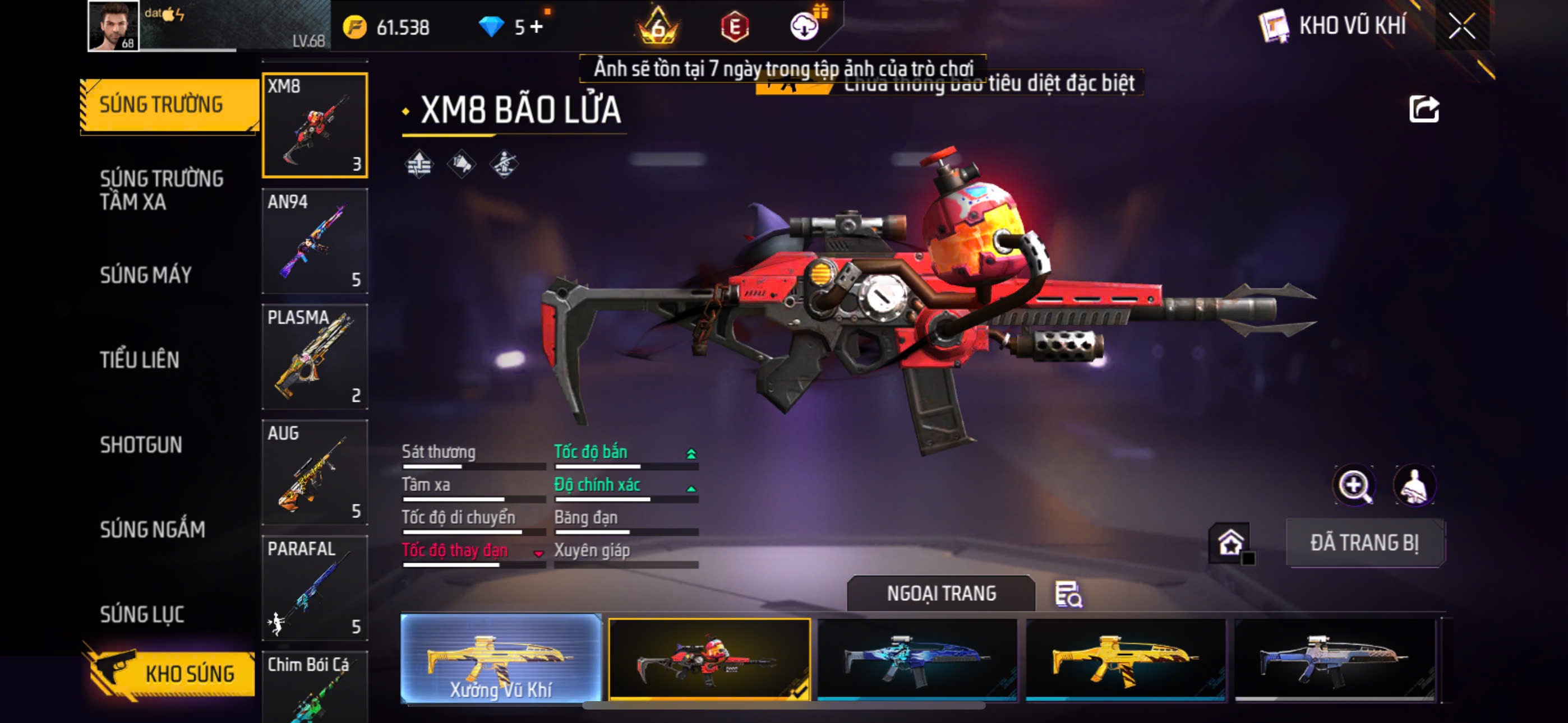Open the Kho Vũ Khí catalog
The width and height of the screenshot is (1568, 723).
pyautogui.click(x=1334, y=26)
